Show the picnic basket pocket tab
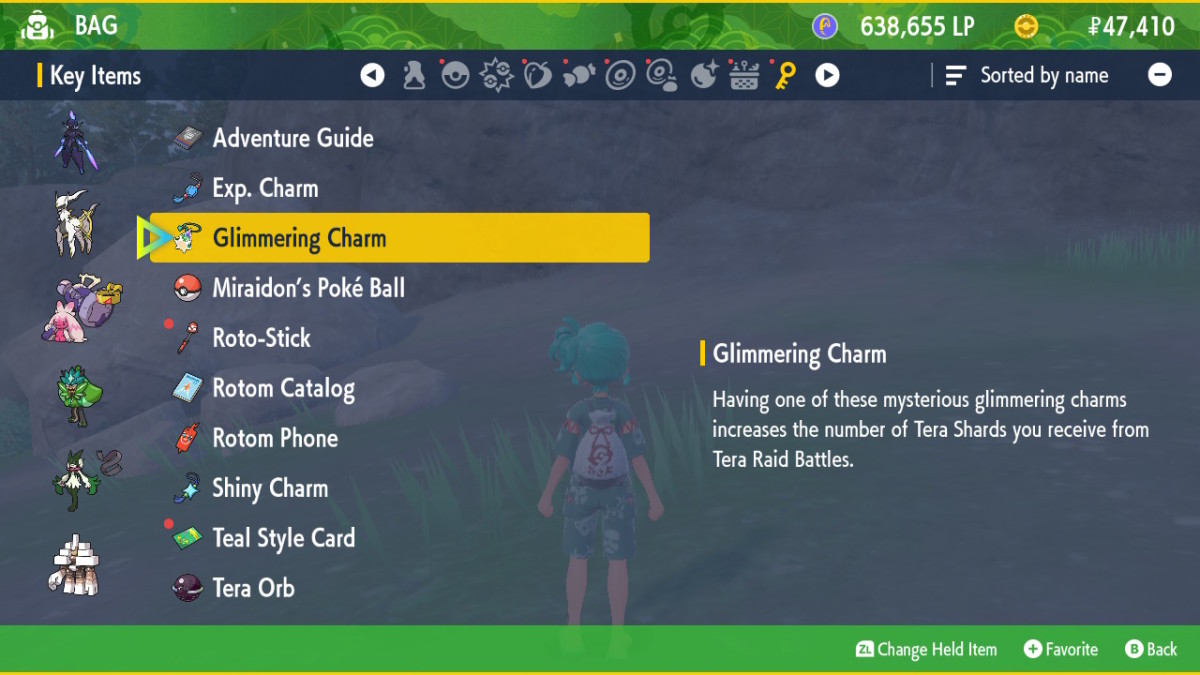This screenshot has width=1200, height=675. click(744, 75)
